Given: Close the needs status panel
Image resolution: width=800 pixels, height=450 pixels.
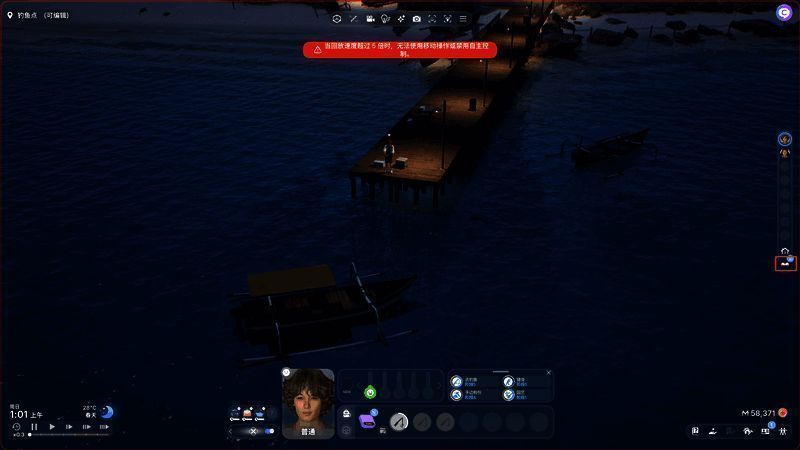Looking at the screenshot, I should [x=548, y=373].
